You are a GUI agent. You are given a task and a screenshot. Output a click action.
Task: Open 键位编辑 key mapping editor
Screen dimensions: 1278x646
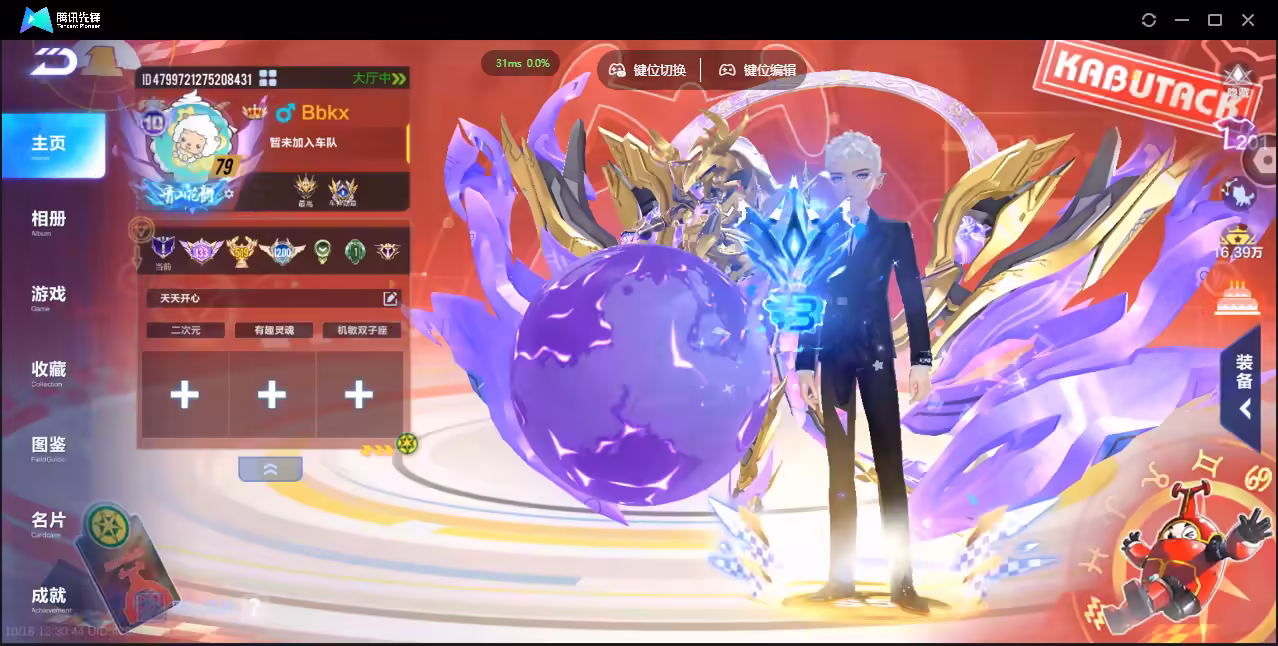758,70
